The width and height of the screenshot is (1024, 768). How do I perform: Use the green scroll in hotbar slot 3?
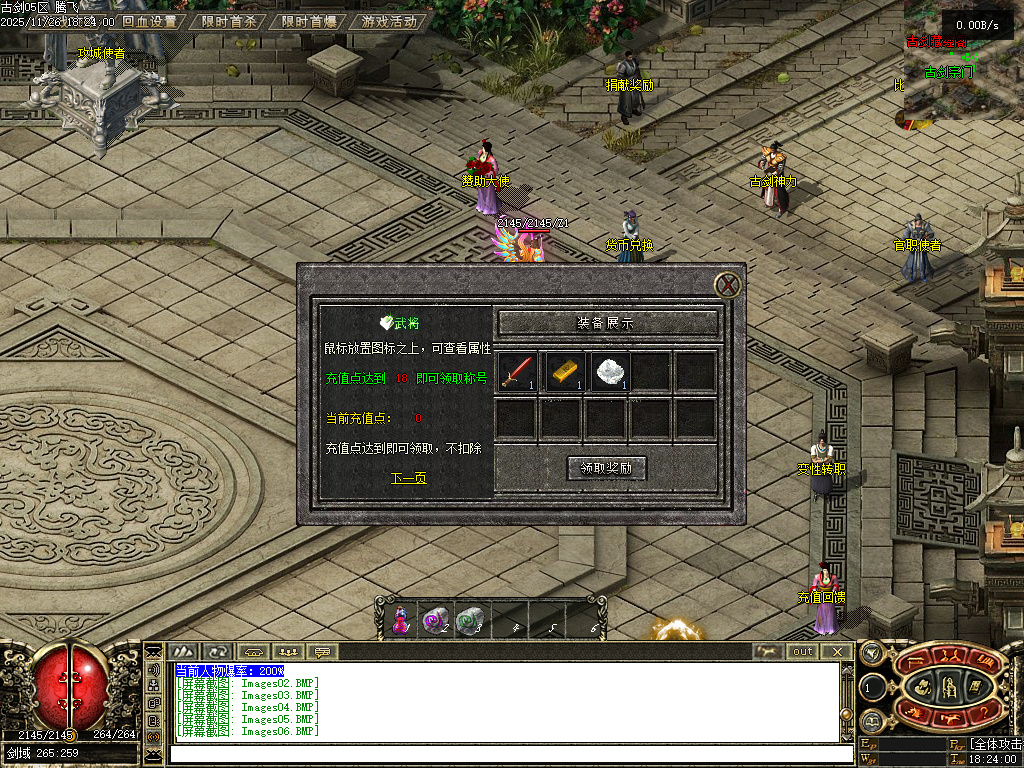tap(468, 622)
